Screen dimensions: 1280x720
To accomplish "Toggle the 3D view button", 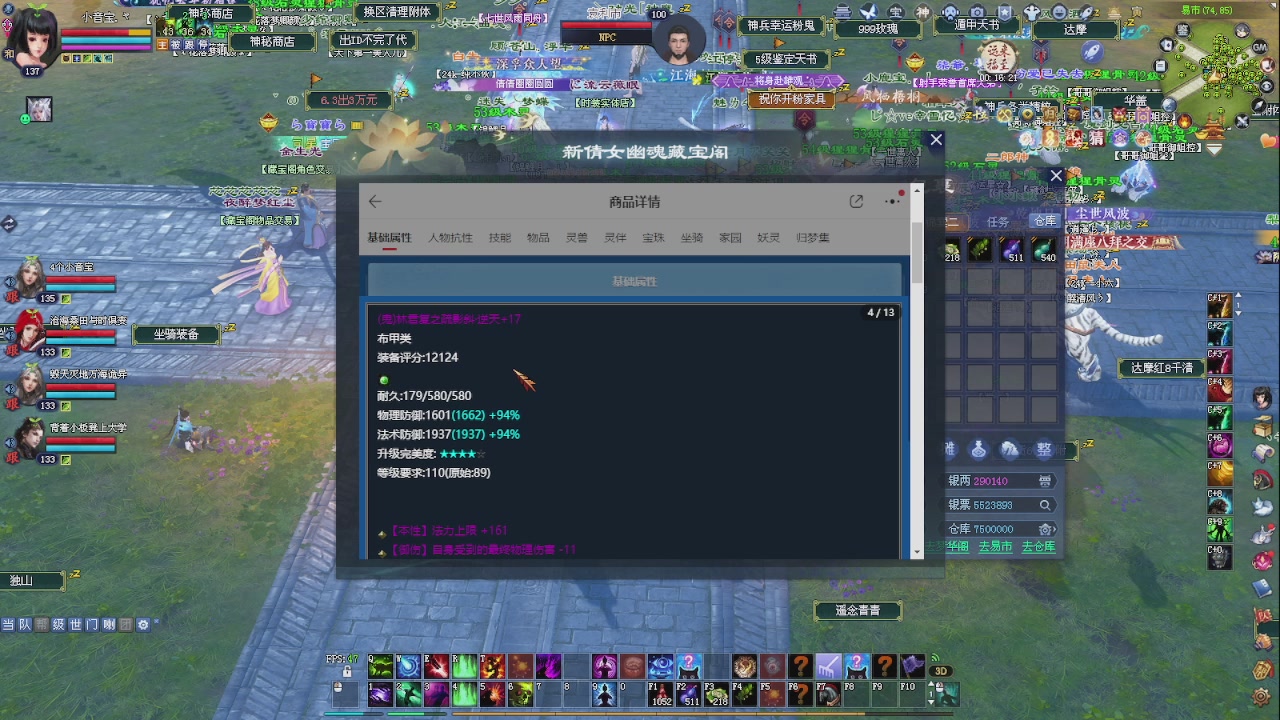I will coord(940,670).
